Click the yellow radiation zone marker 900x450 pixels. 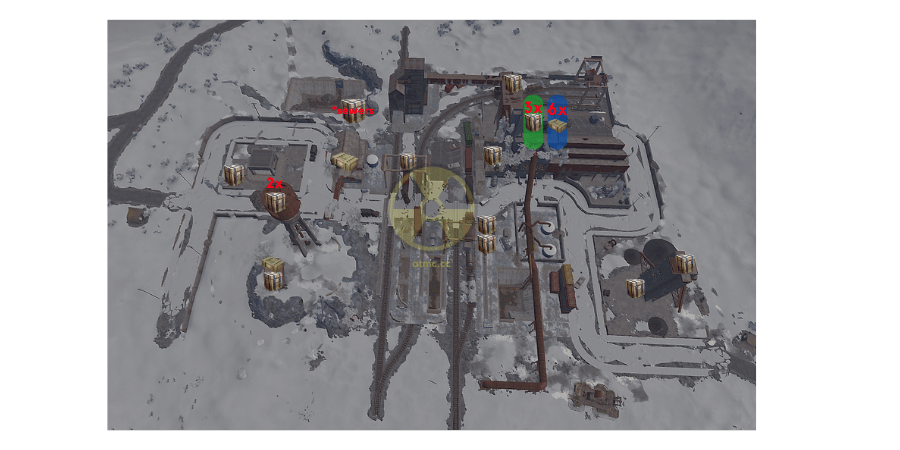(431, 207)
